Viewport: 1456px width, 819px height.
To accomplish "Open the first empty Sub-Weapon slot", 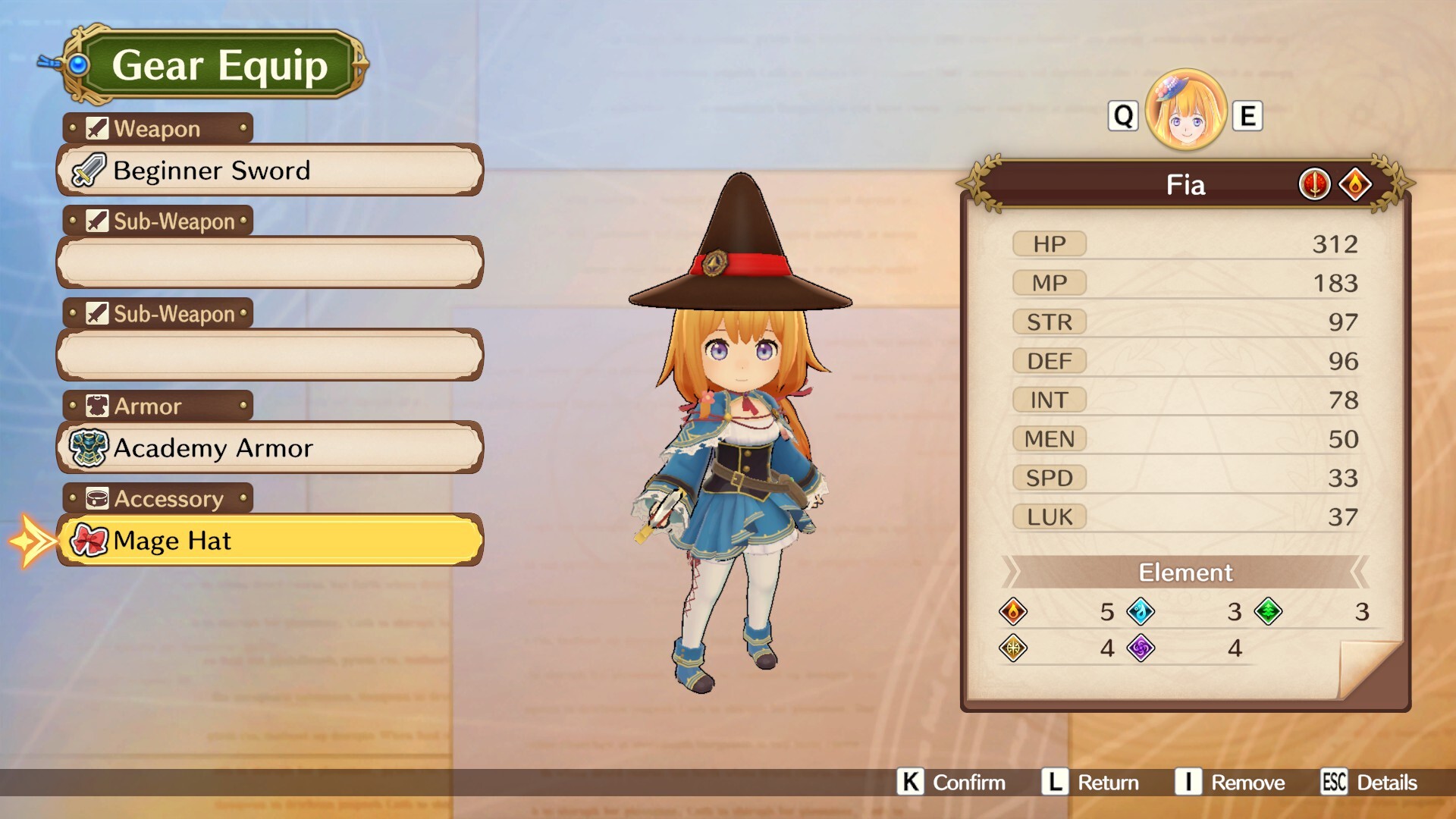I will pos(269,262).
